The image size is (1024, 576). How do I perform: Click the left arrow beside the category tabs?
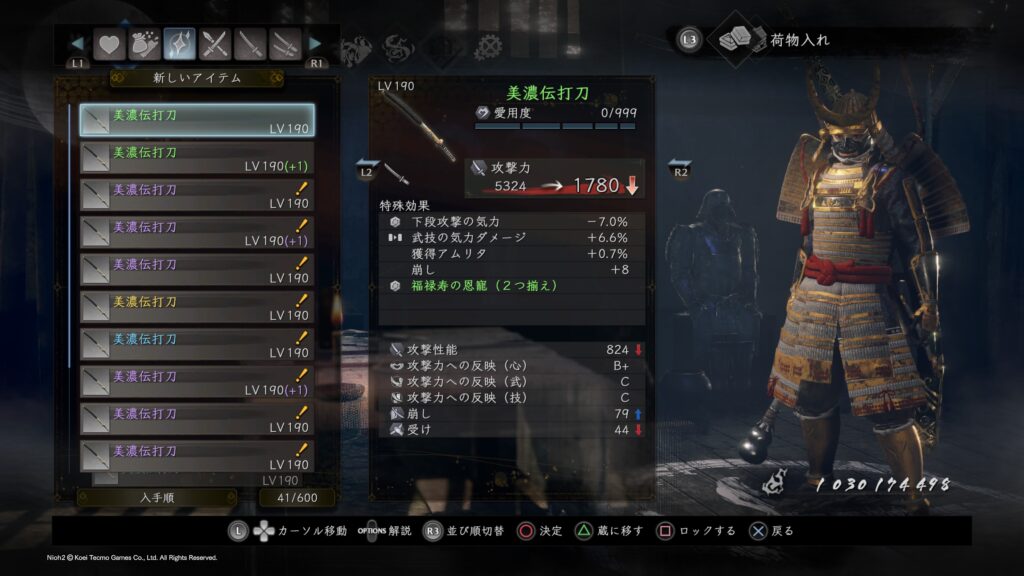pyautogui.click(x=76, y=44)
